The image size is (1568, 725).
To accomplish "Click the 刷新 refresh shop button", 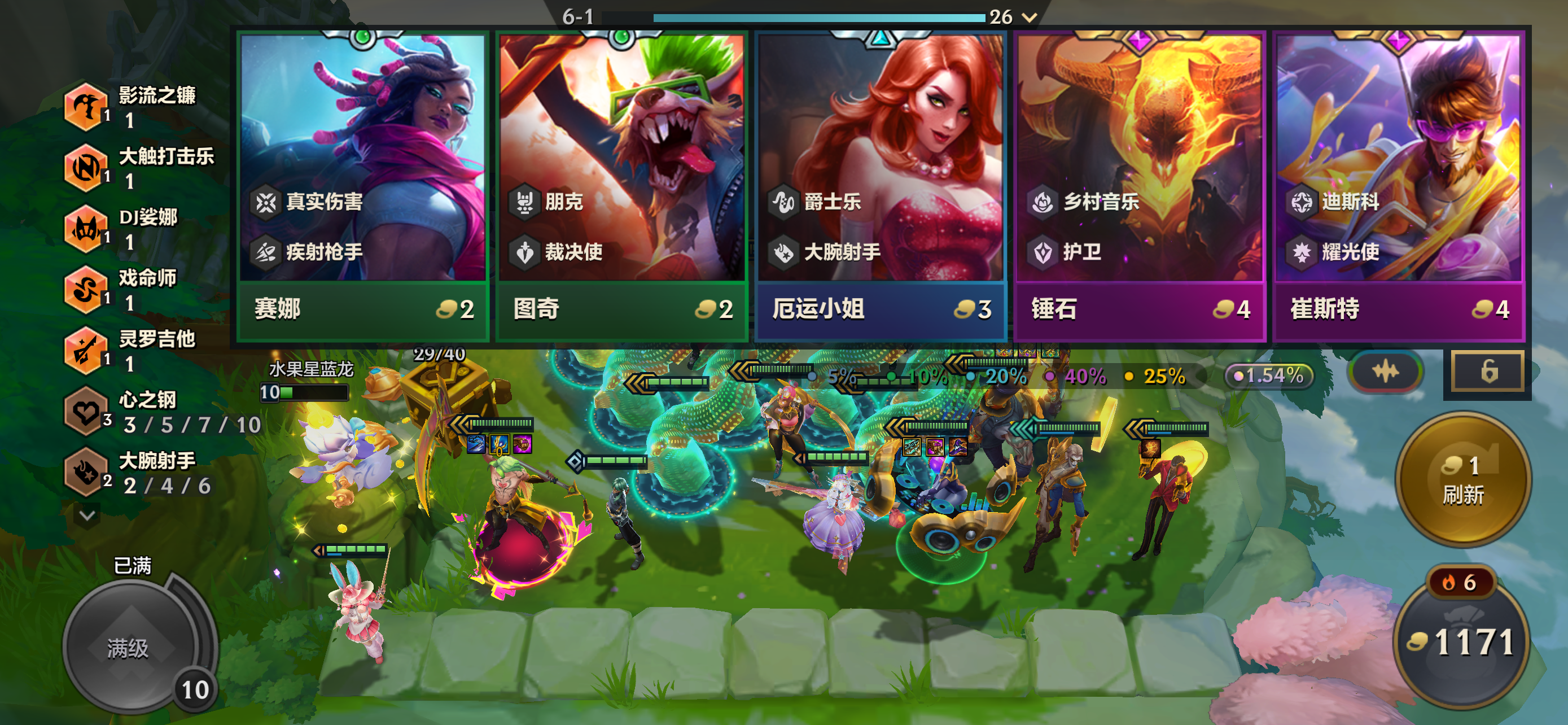I will [x=1462, y=480].
